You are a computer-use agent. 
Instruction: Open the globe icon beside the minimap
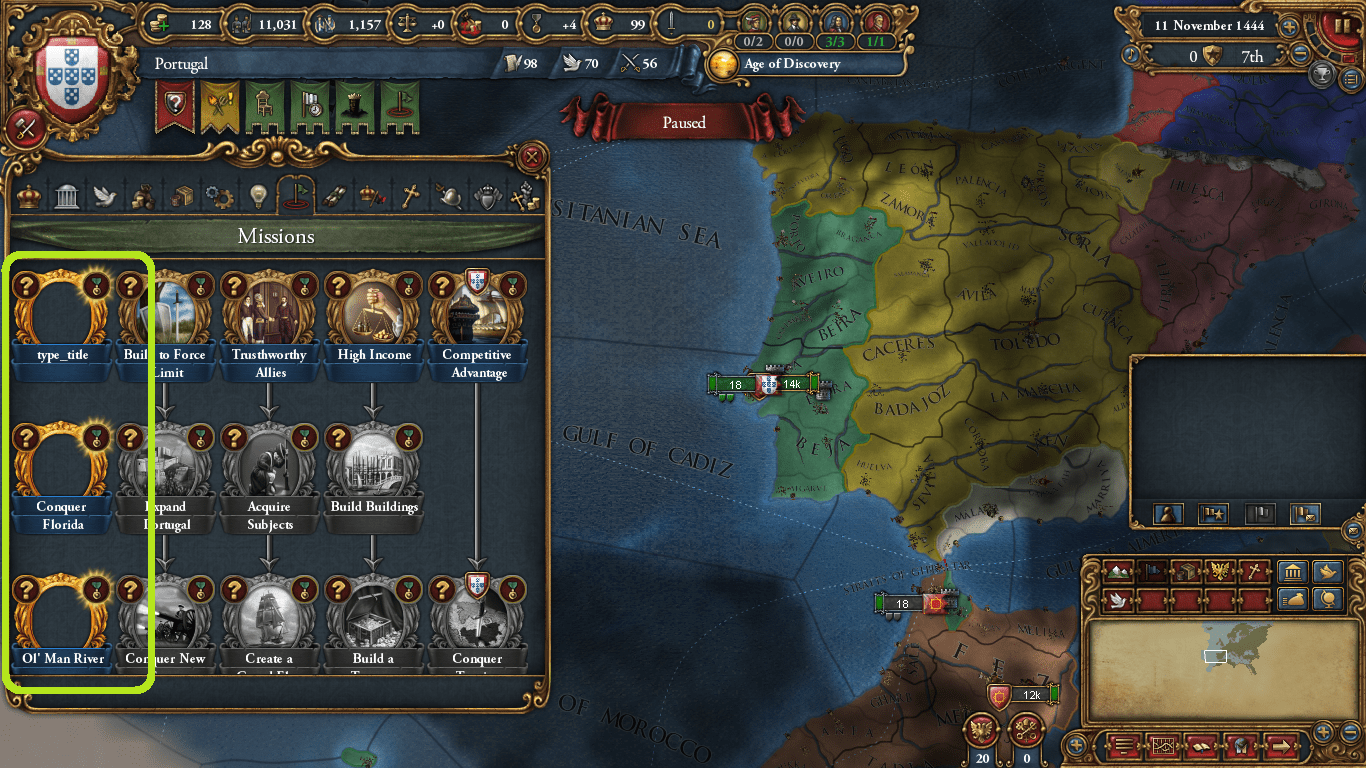(1327, 601)
